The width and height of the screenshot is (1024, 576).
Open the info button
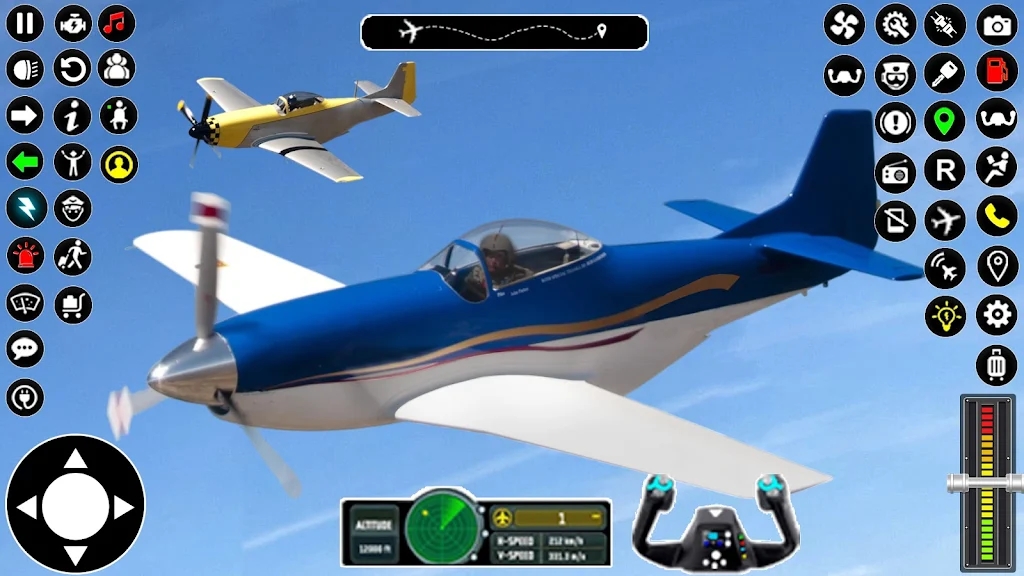pyautogui.click(x=72, y=115)
